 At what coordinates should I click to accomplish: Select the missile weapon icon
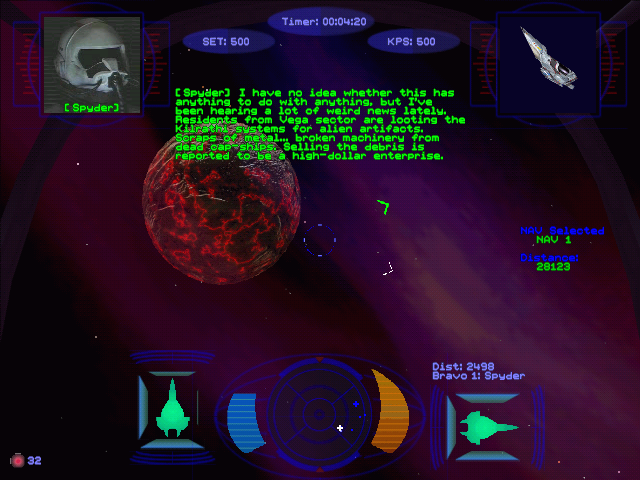pyautogui.click(x=17, y=461)
